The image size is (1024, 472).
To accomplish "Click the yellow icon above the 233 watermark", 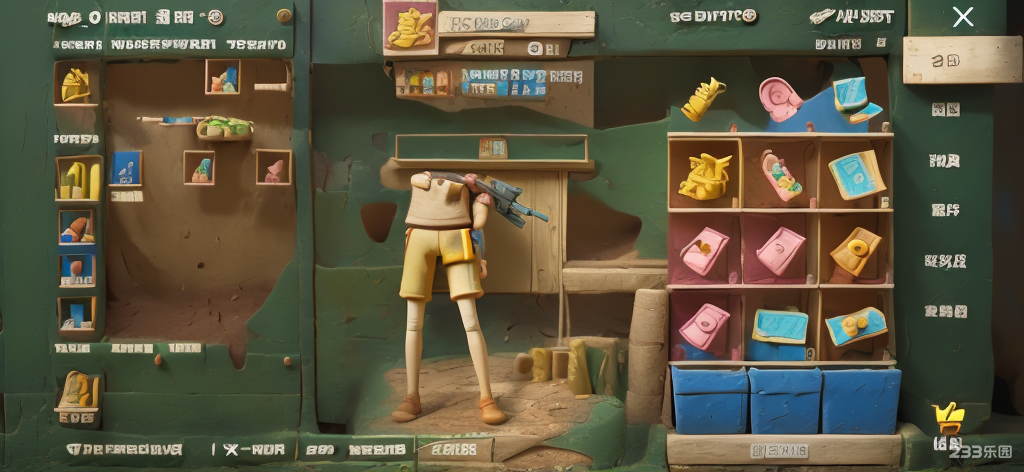I will coord(945,418).
